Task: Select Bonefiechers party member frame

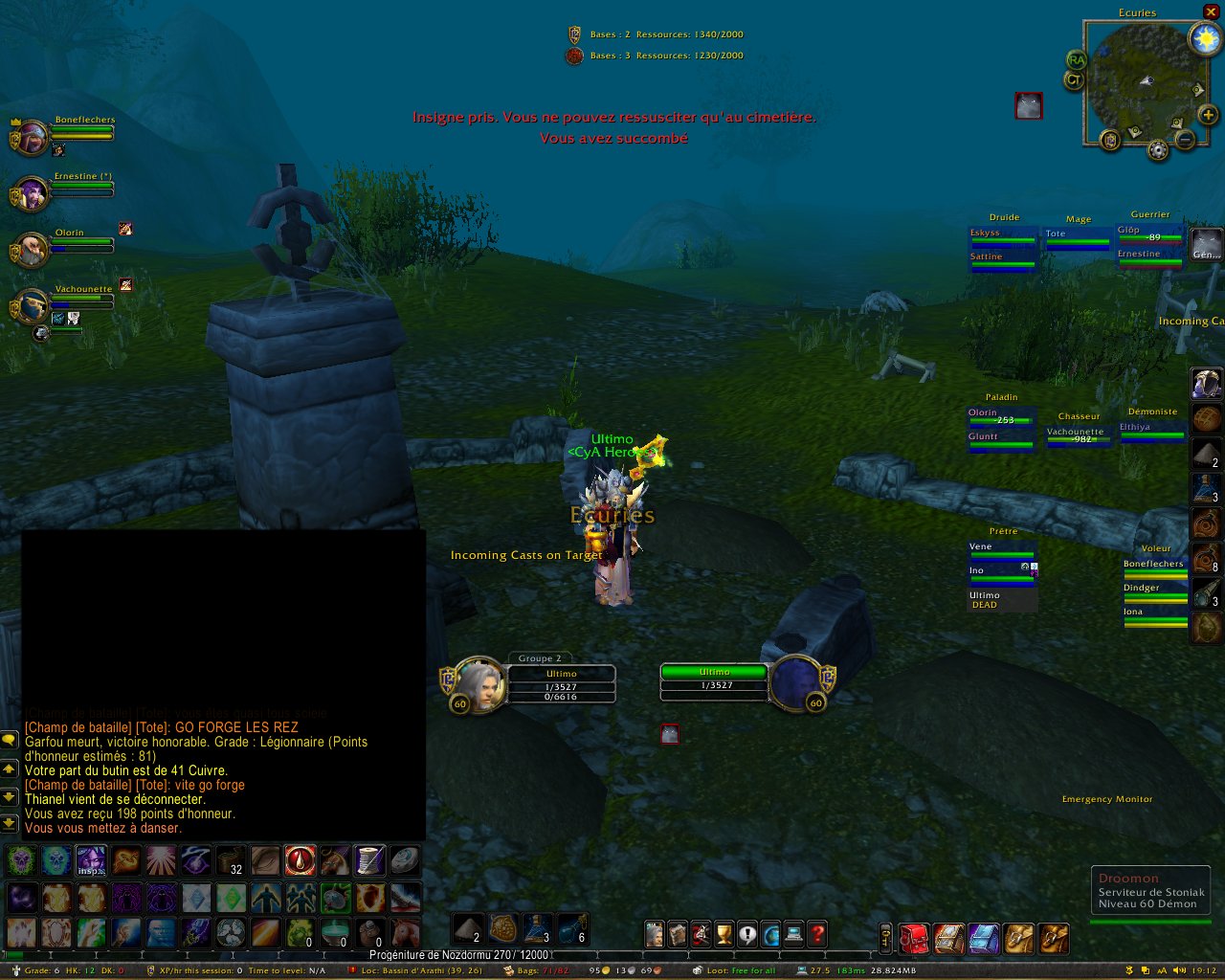Action: [33, 137]
